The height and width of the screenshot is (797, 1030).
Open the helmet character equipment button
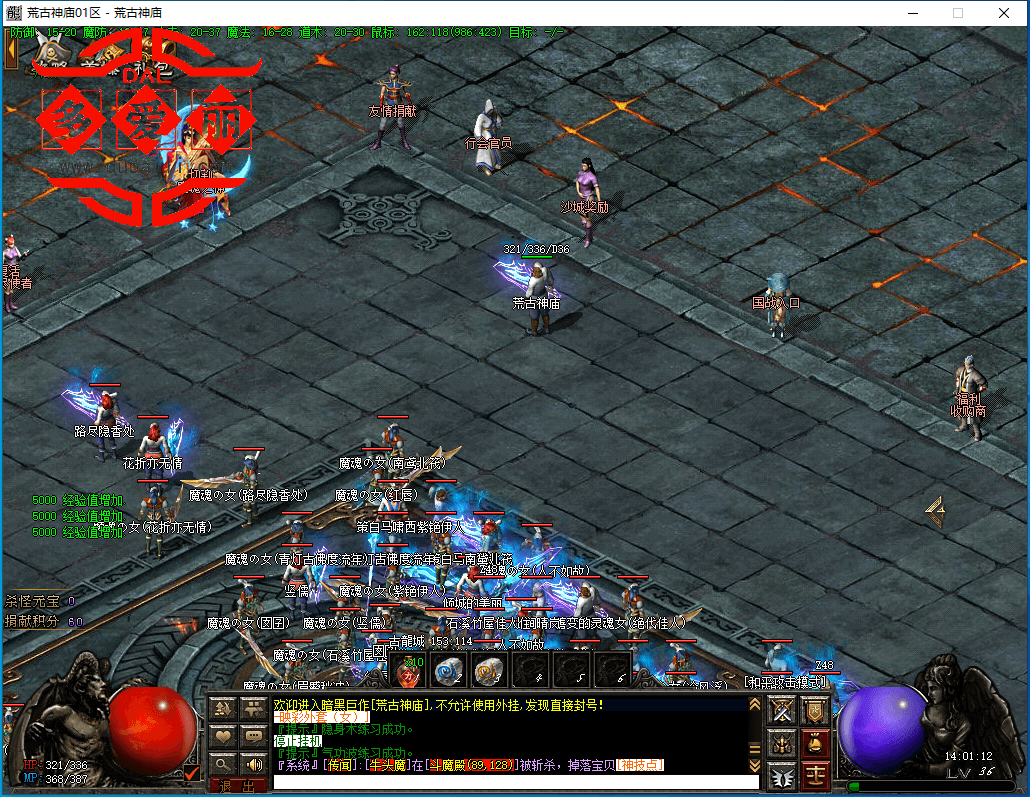(x=783, y=742)
